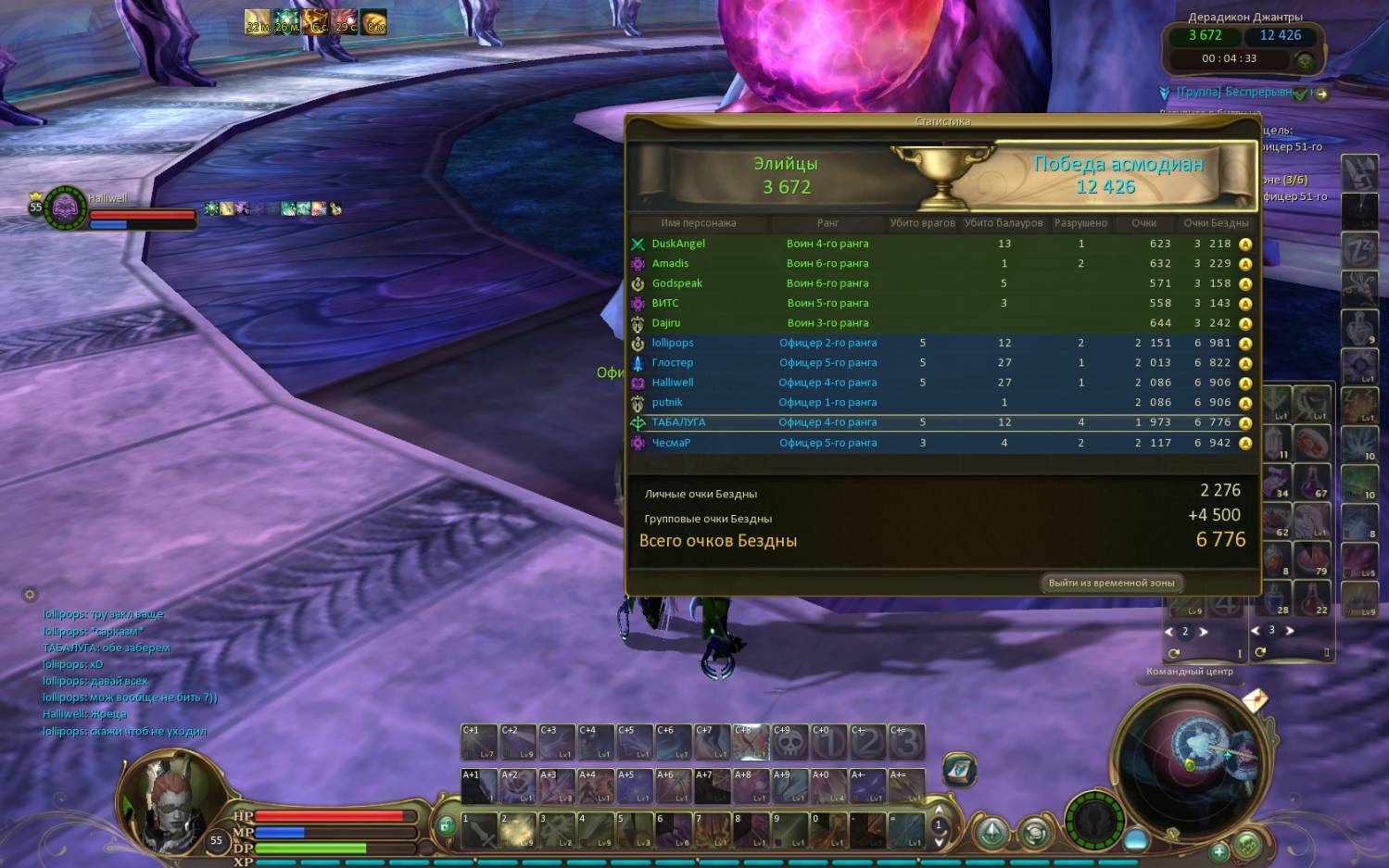This screenshot has width=1389, height=868.
Task: Trigger the skull skill on C+9
Action: (789, 742)
